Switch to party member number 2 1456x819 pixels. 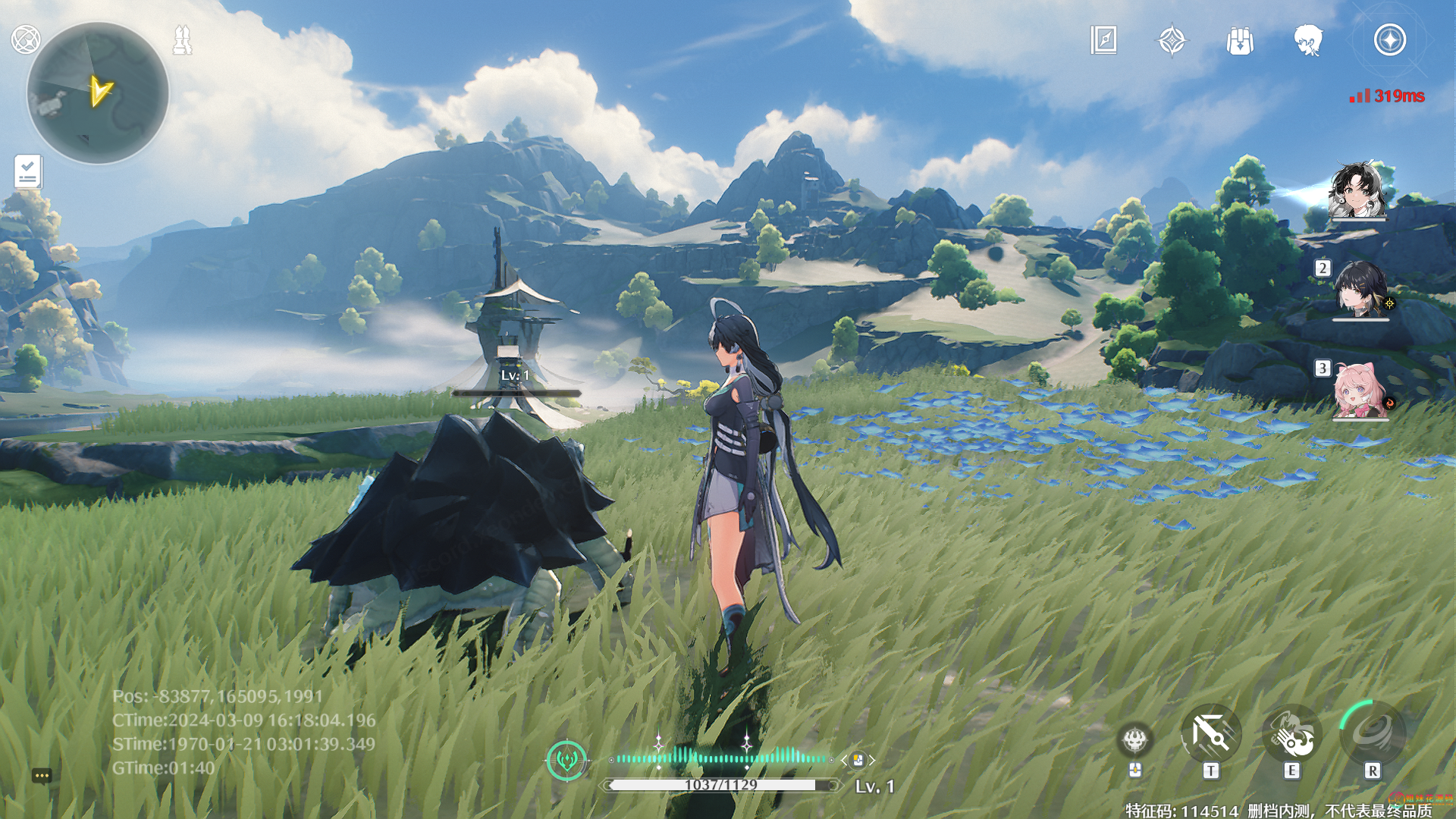(1360, 289)
